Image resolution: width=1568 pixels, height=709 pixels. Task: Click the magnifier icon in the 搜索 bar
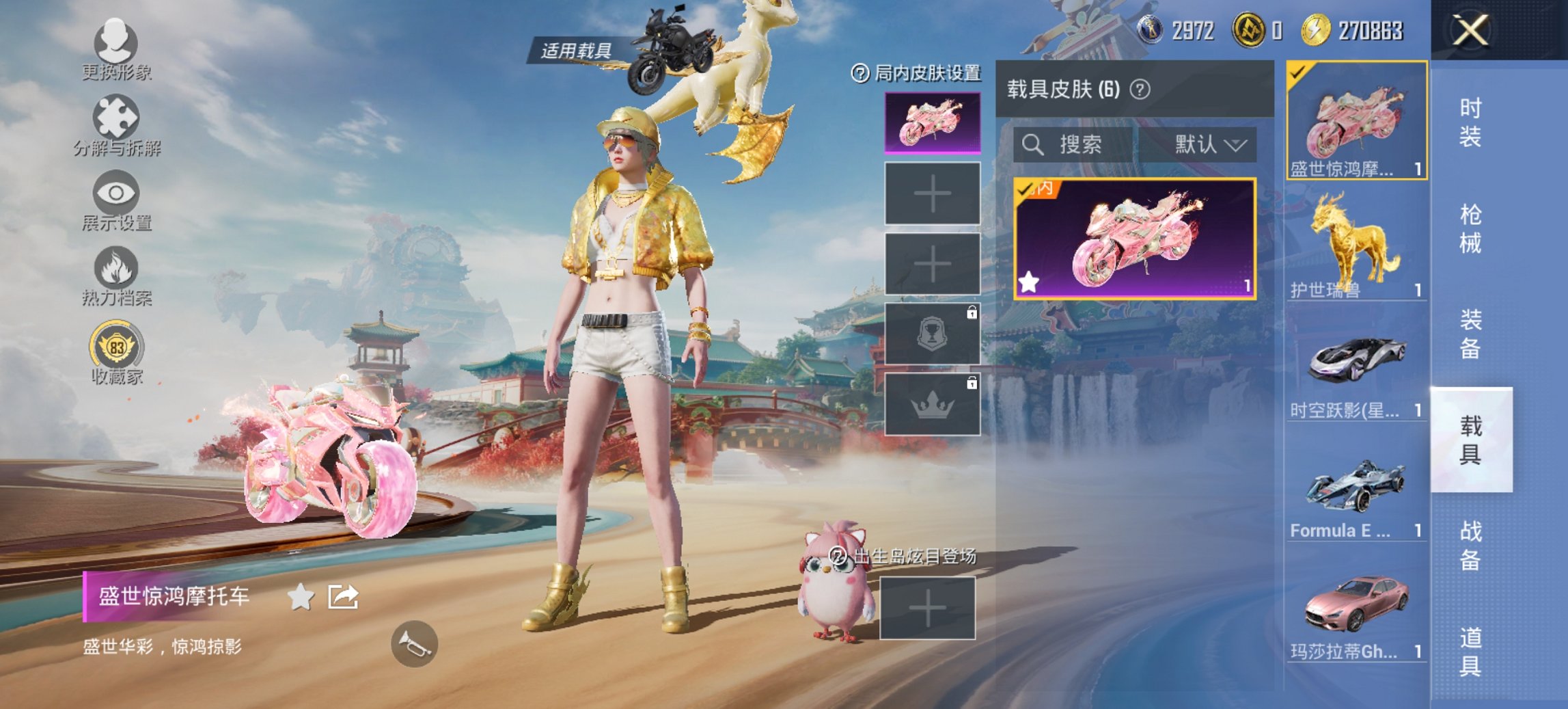(x=1032, y=144)
